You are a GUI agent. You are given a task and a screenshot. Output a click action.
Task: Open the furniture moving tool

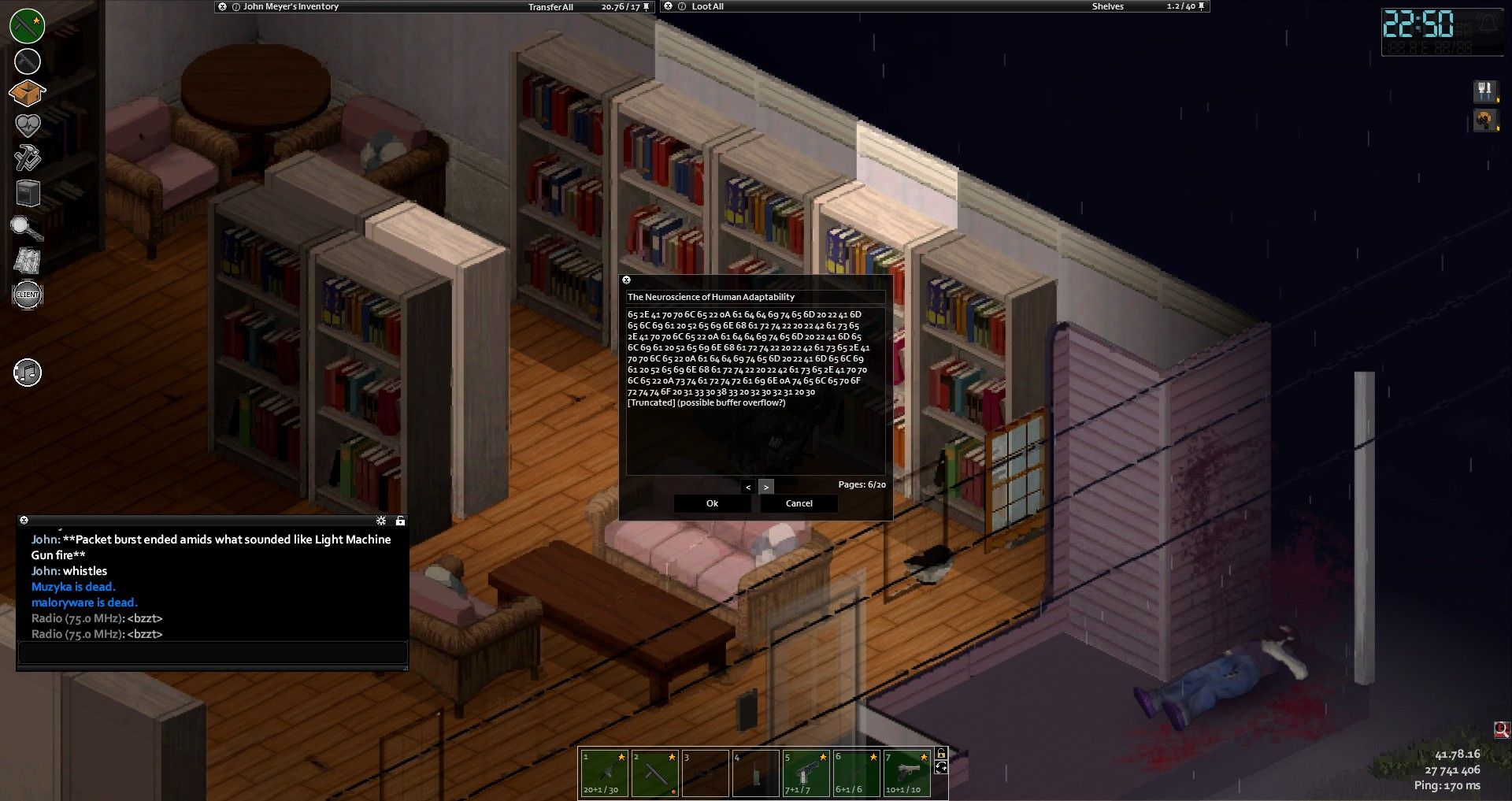pos(28,192)
